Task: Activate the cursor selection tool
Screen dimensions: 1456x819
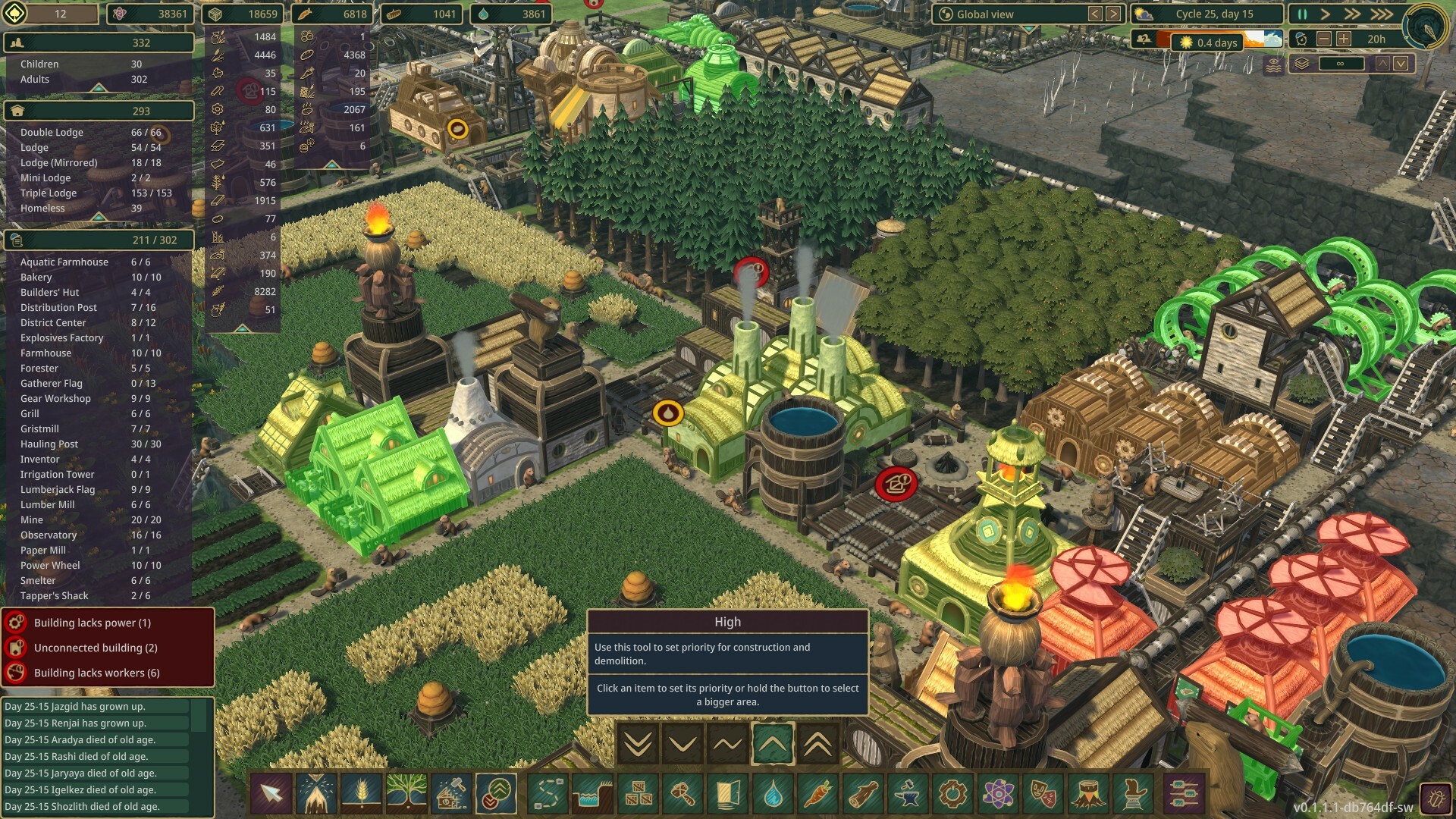Action: pos(271,794)
